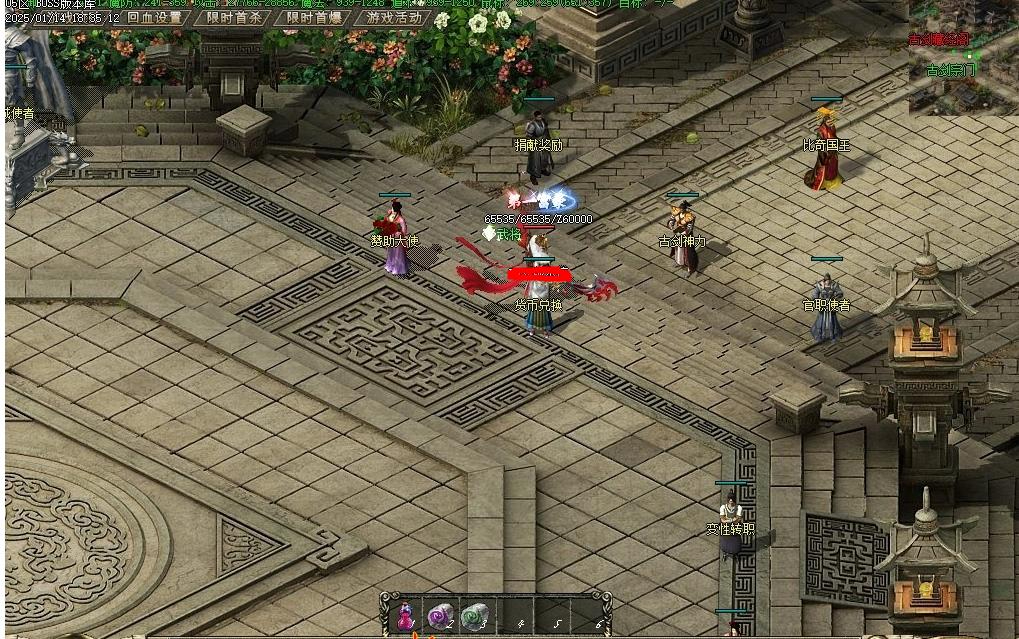Use the red potion in hotbar slot 1
Image resolution: width=1019 pixels, height=639 pixels.
tap(406, 616)
